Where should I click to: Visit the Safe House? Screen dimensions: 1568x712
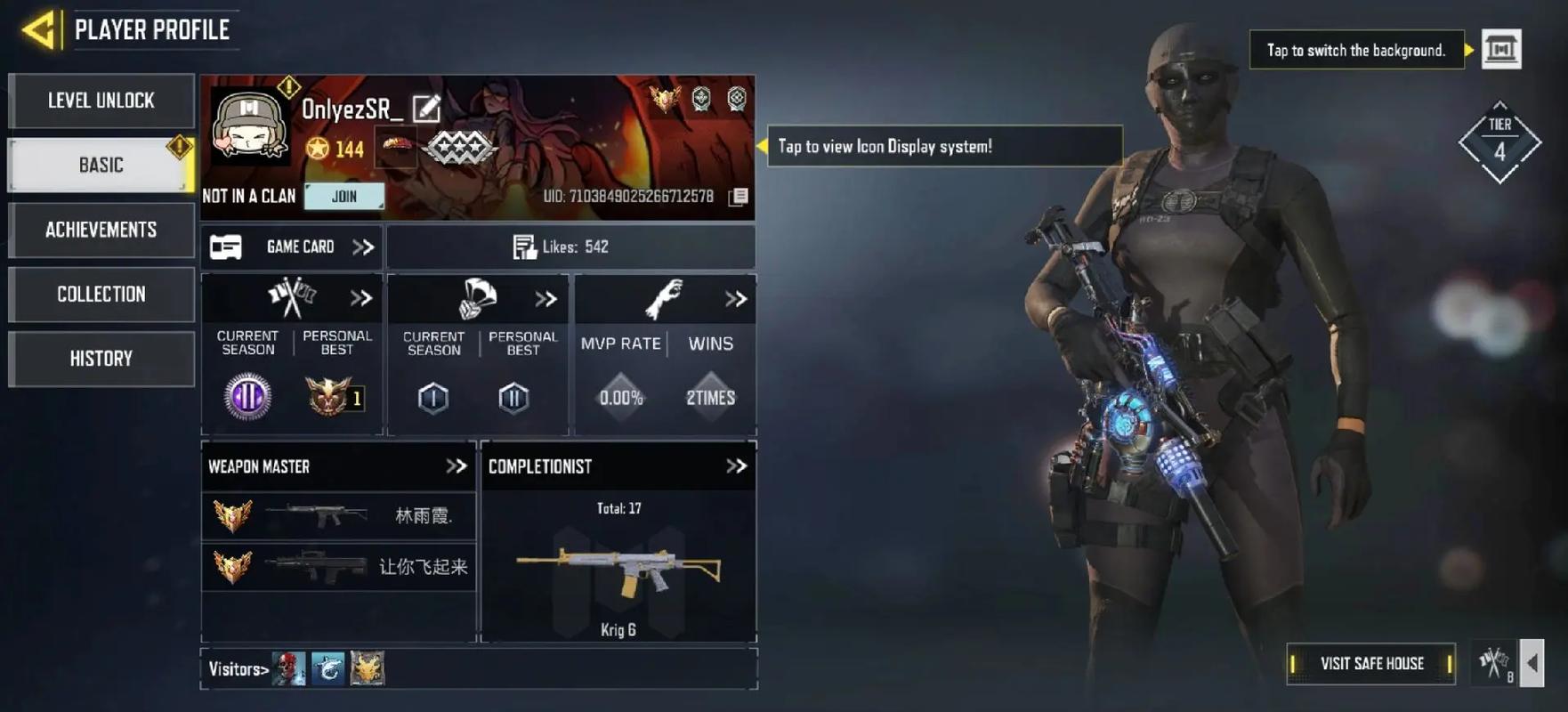(x=1370, y=664)
